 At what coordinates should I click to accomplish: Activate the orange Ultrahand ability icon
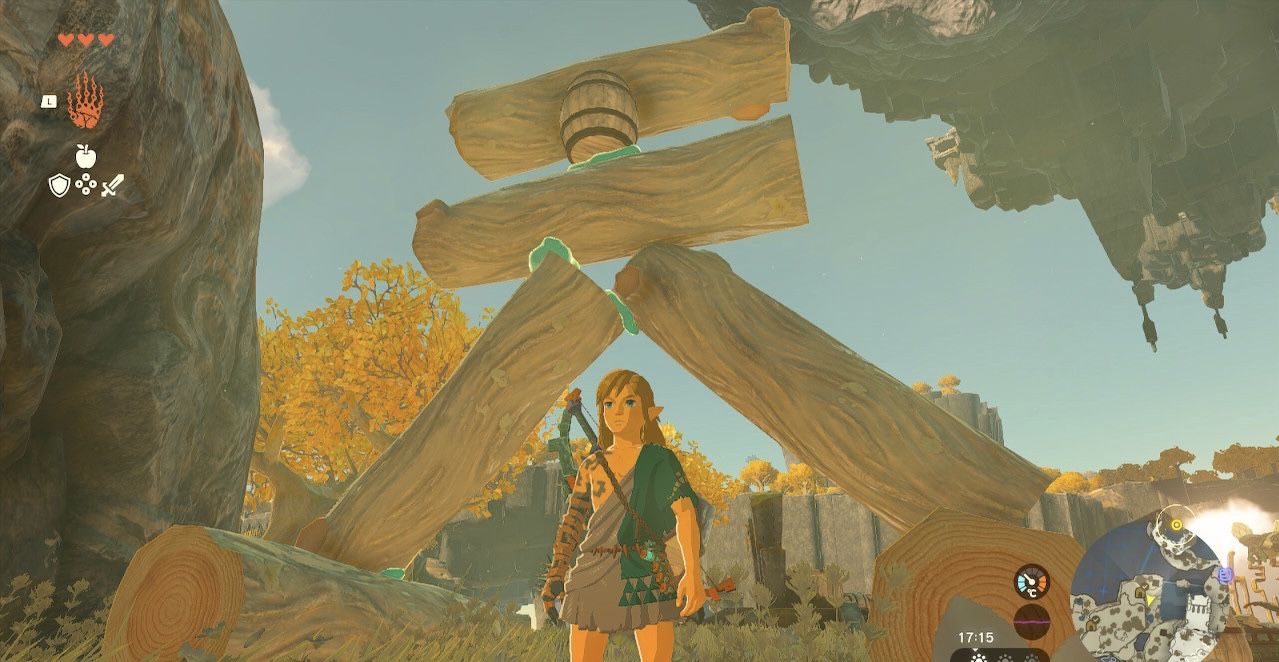click(85, 100)
